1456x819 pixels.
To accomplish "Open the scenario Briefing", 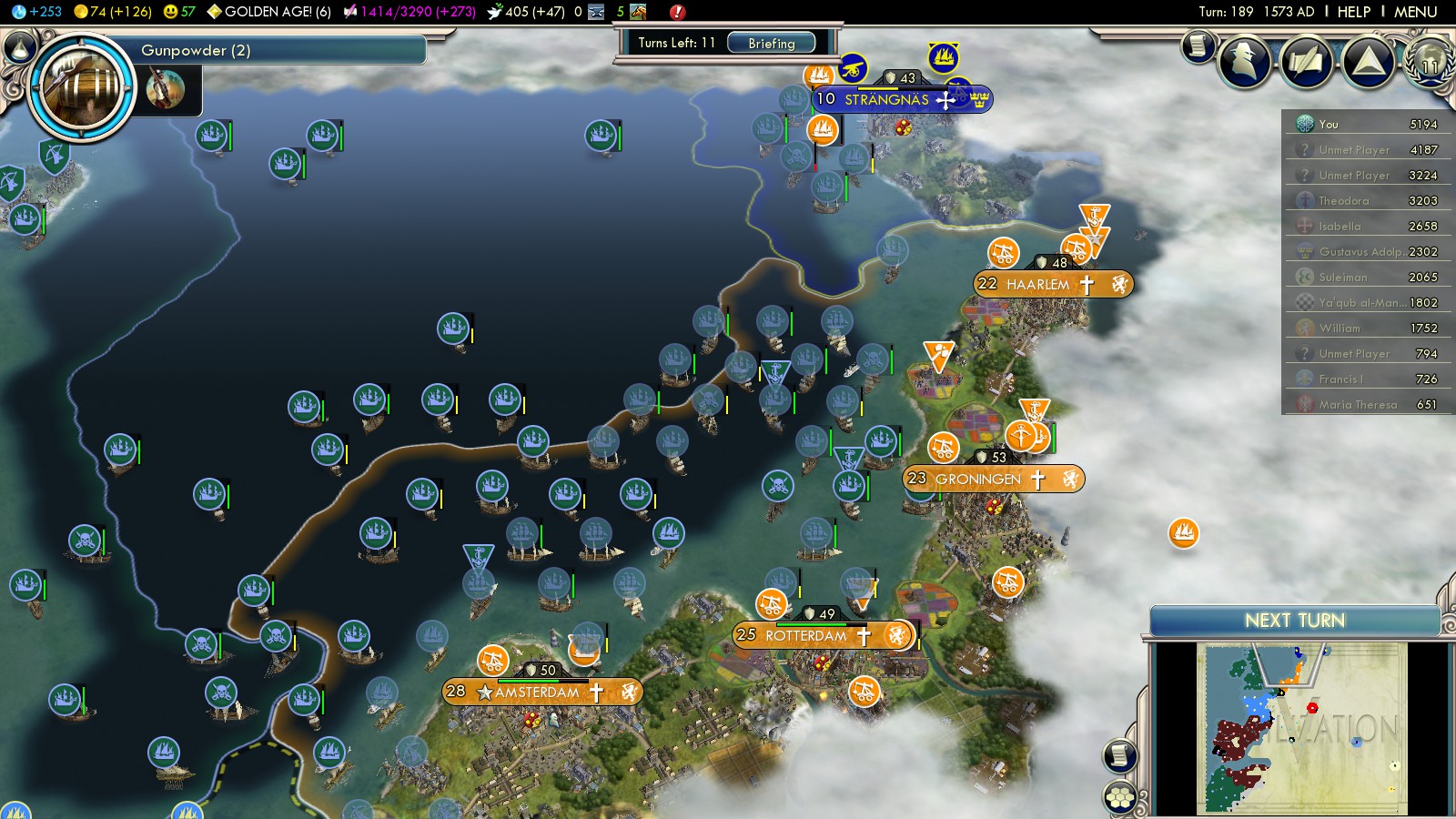I will 771,43.
